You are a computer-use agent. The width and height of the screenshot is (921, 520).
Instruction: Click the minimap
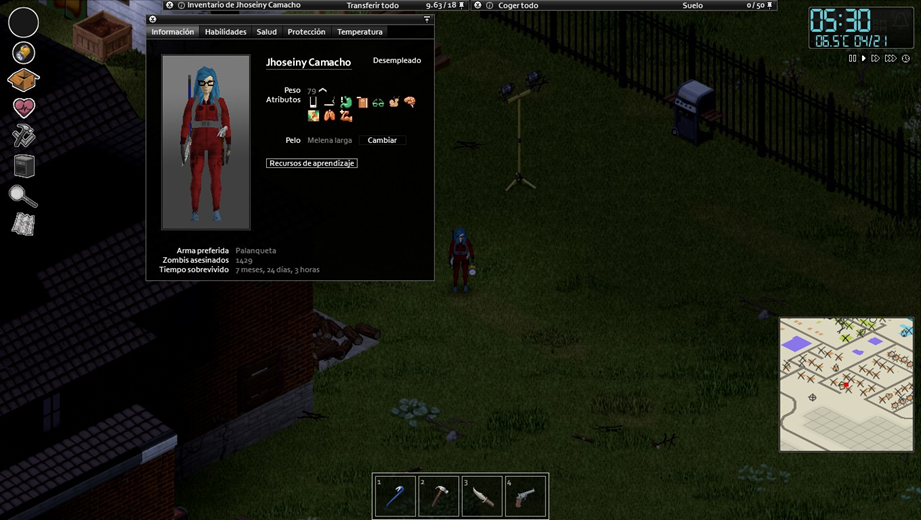coord(846,384)
